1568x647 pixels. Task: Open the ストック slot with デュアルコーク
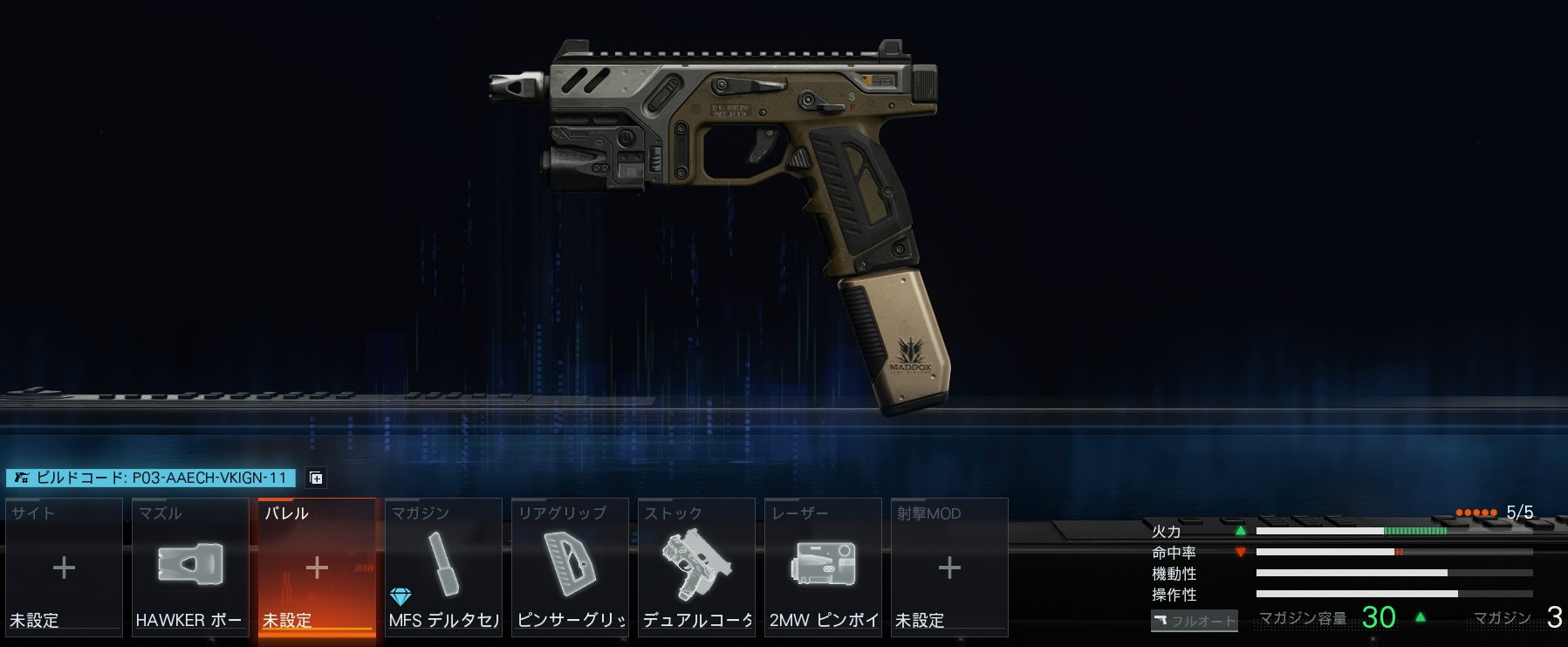pyautogui.click(x=696, y=567)
